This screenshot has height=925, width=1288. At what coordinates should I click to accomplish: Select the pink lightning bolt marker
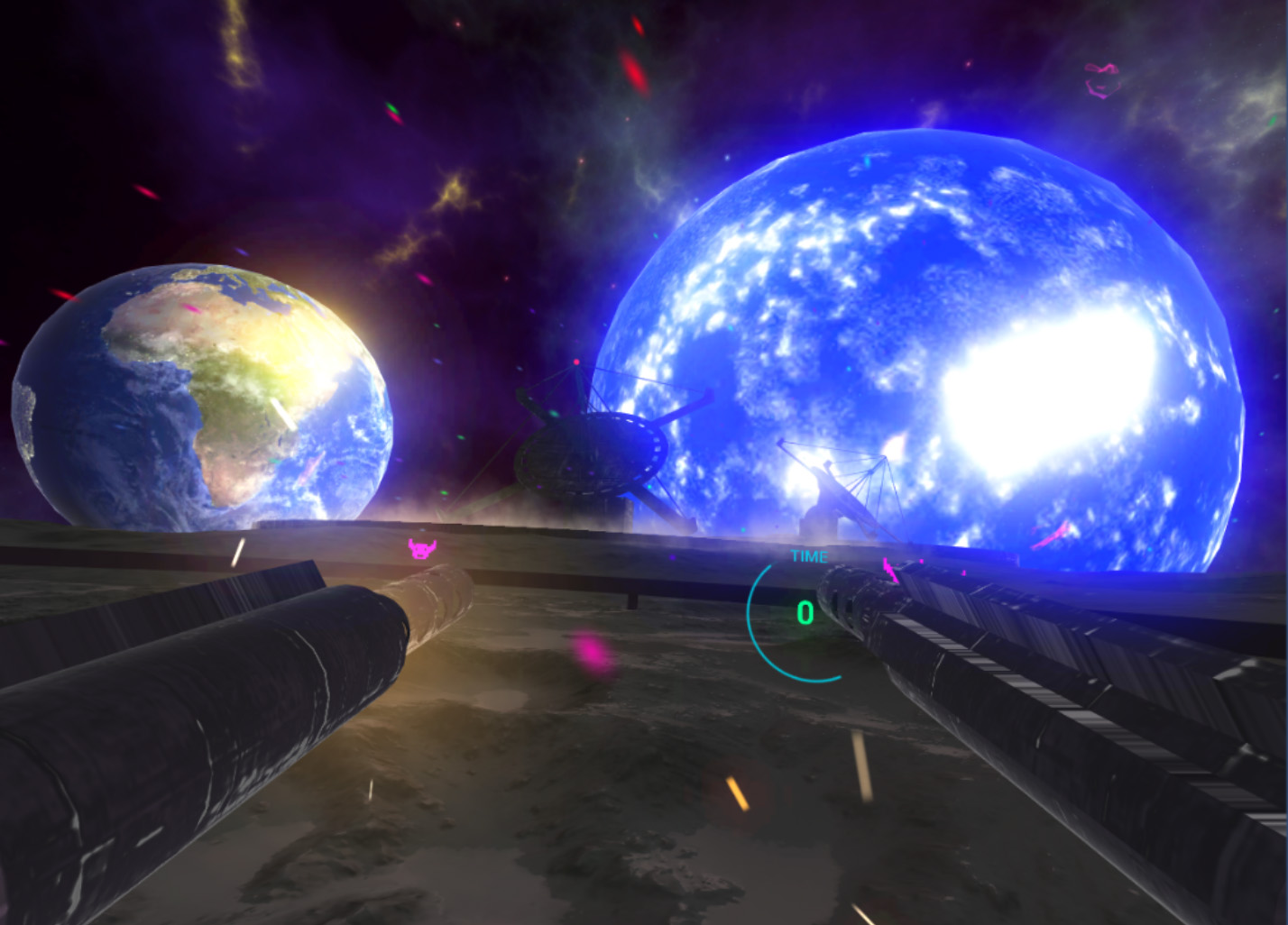point(889,568)
